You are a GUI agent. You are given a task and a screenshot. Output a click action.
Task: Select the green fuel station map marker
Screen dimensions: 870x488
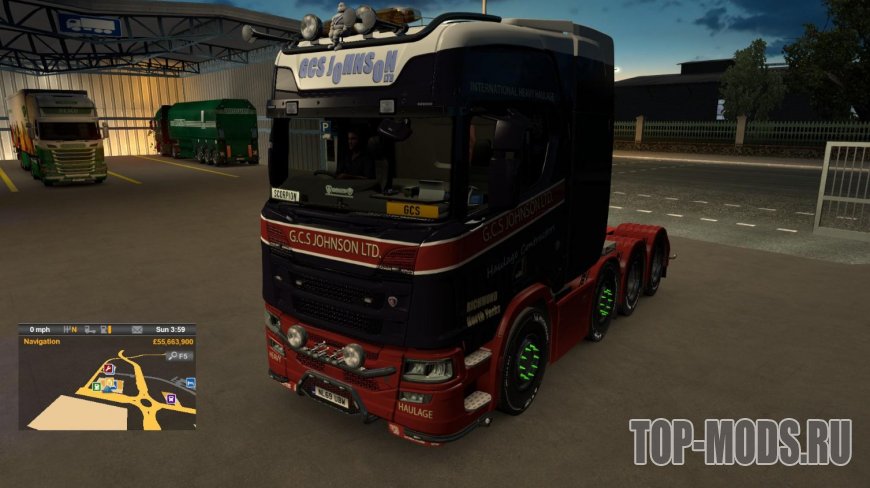[x=97, y=385]
